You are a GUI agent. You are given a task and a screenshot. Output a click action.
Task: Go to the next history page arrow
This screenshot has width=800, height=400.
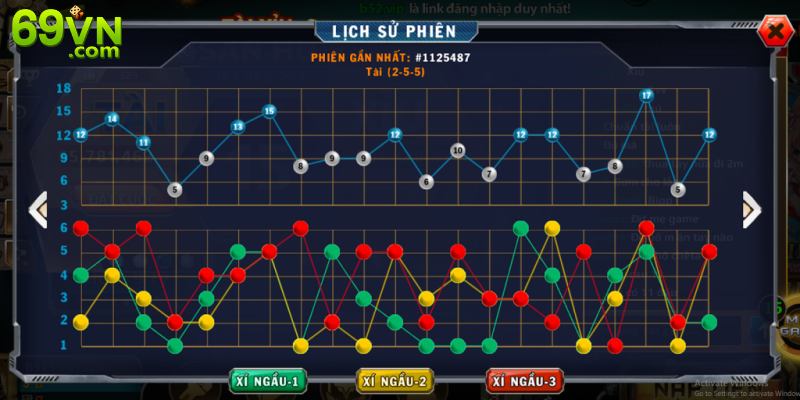click(x=751, y=210)
